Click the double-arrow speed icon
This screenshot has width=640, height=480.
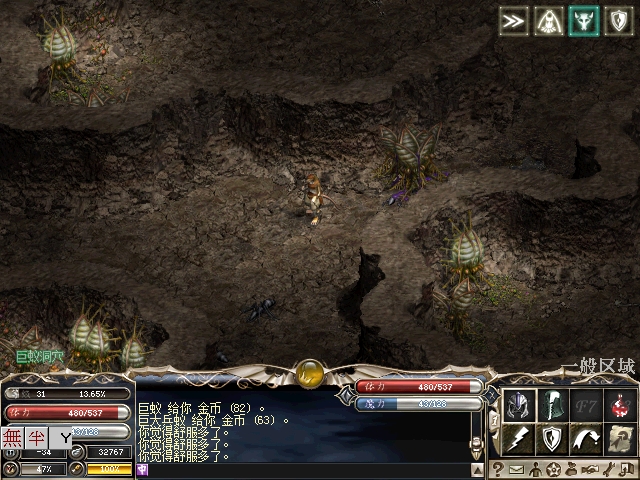pyautogui.click(x=515, y=22)
